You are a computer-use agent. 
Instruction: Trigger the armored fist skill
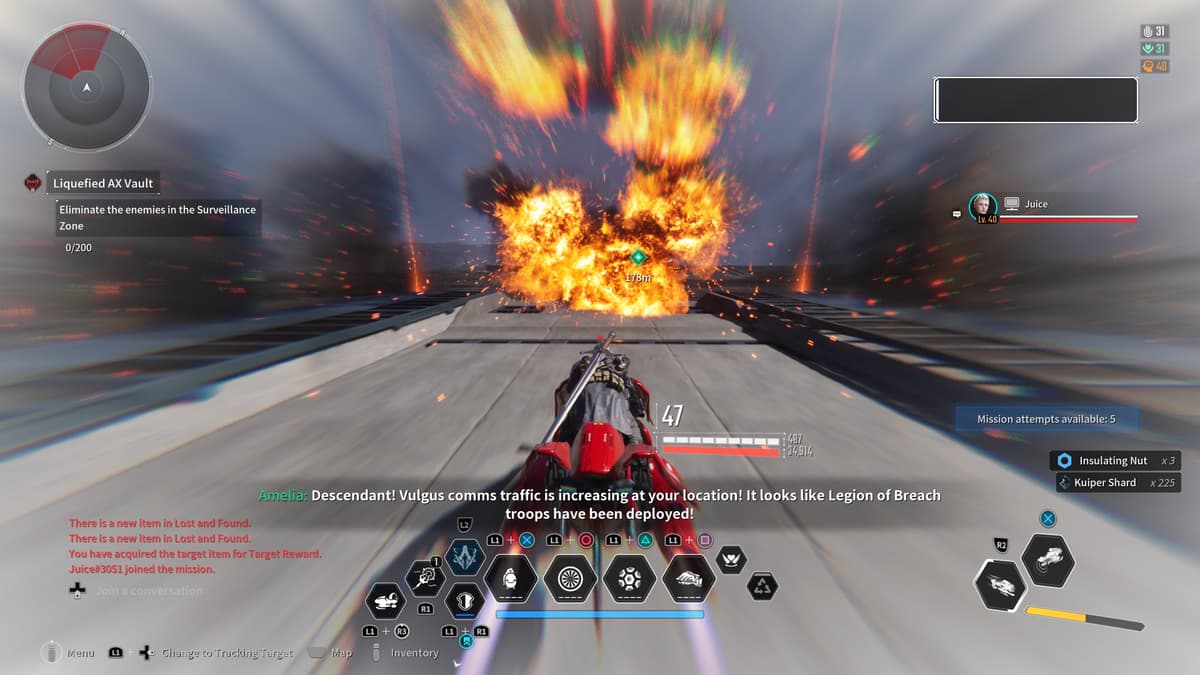coord(690,579)
